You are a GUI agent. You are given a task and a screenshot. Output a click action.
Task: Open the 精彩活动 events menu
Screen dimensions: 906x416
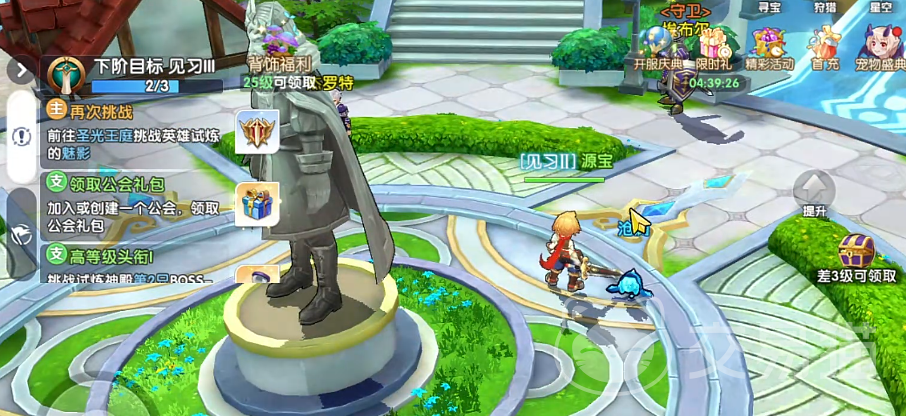point(769,49)
